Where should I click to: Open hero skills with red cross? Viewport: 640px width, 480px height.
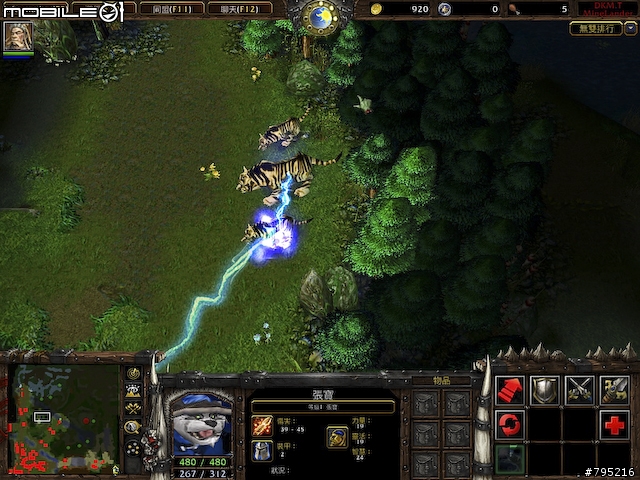pyautogui.click(x=614, y=426)
